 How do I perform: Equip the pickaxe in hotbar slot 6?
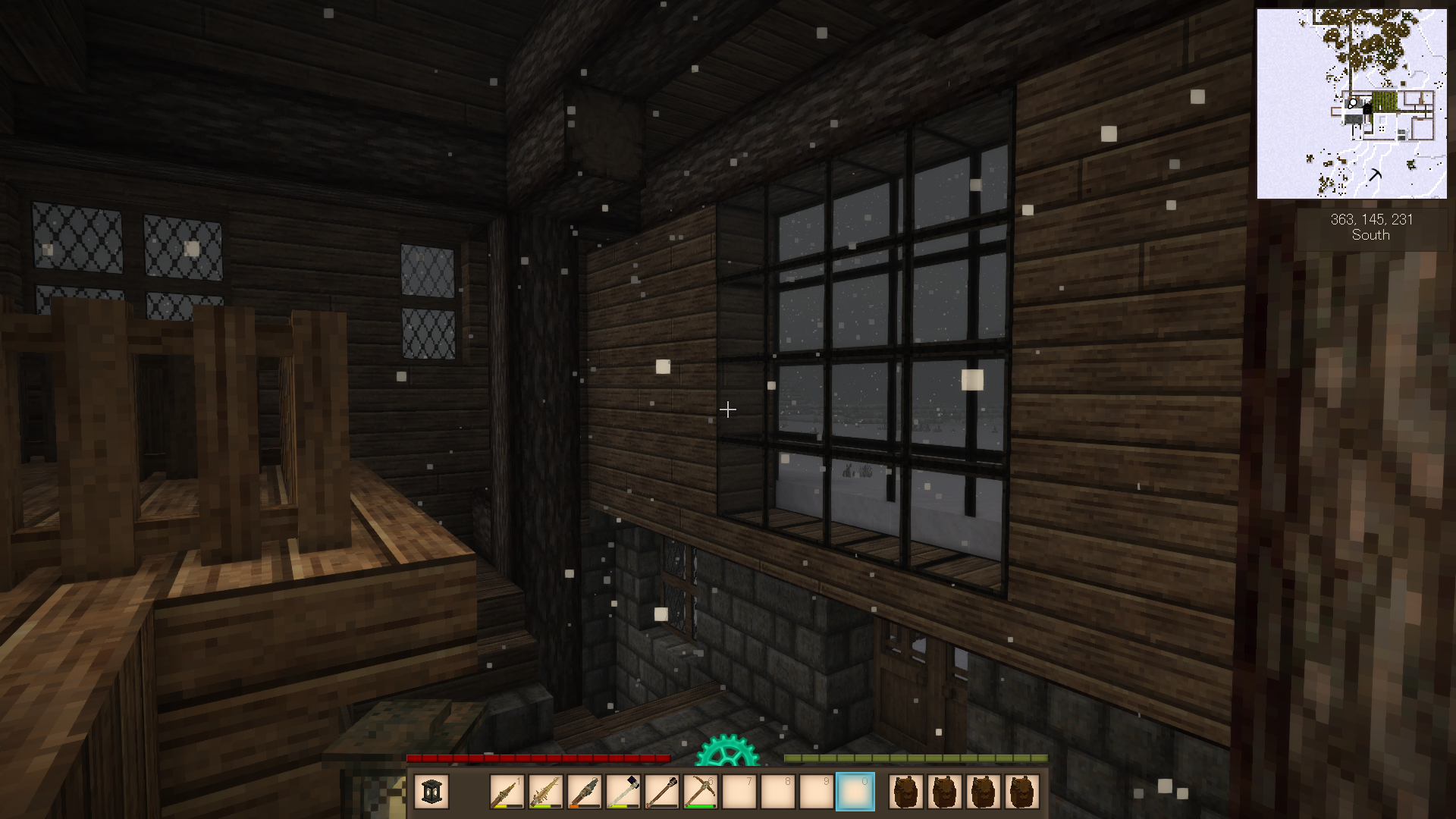point(700,792)
